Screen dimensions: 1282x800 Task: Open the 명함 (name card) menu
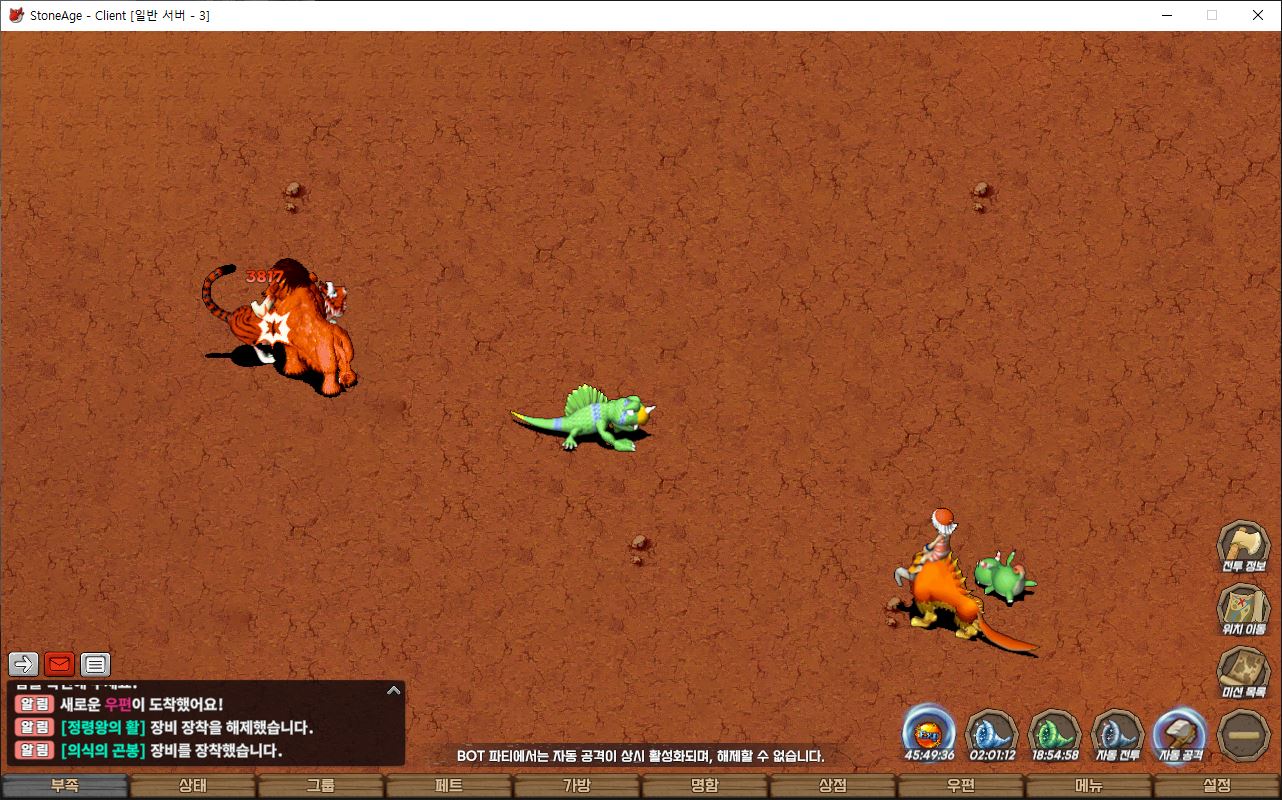coord(705,786)
